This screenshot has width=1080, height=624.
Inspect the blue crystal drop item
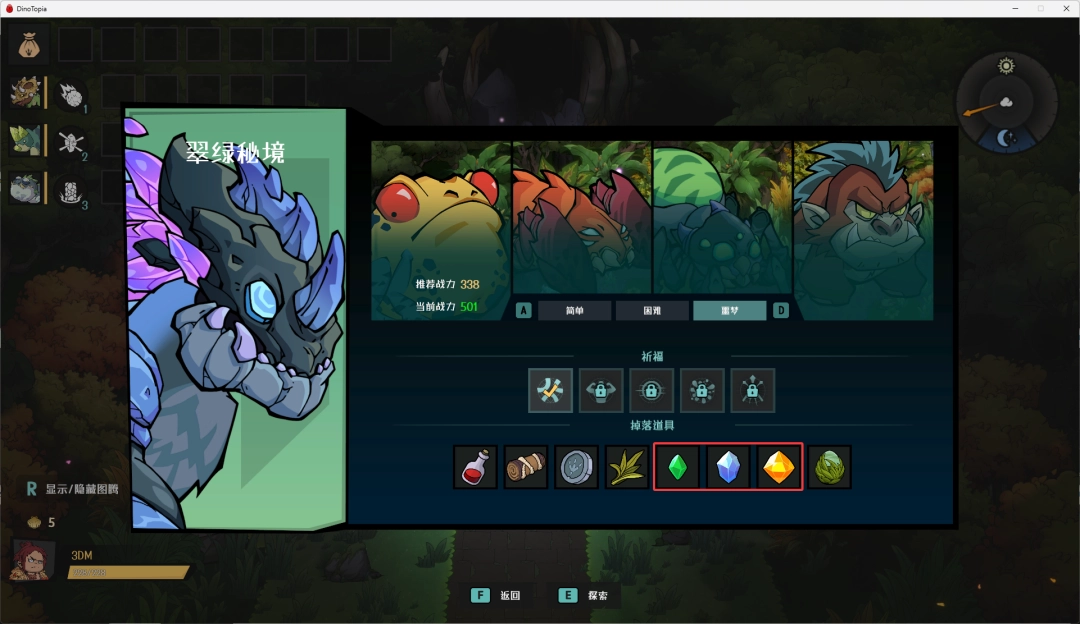728,467
